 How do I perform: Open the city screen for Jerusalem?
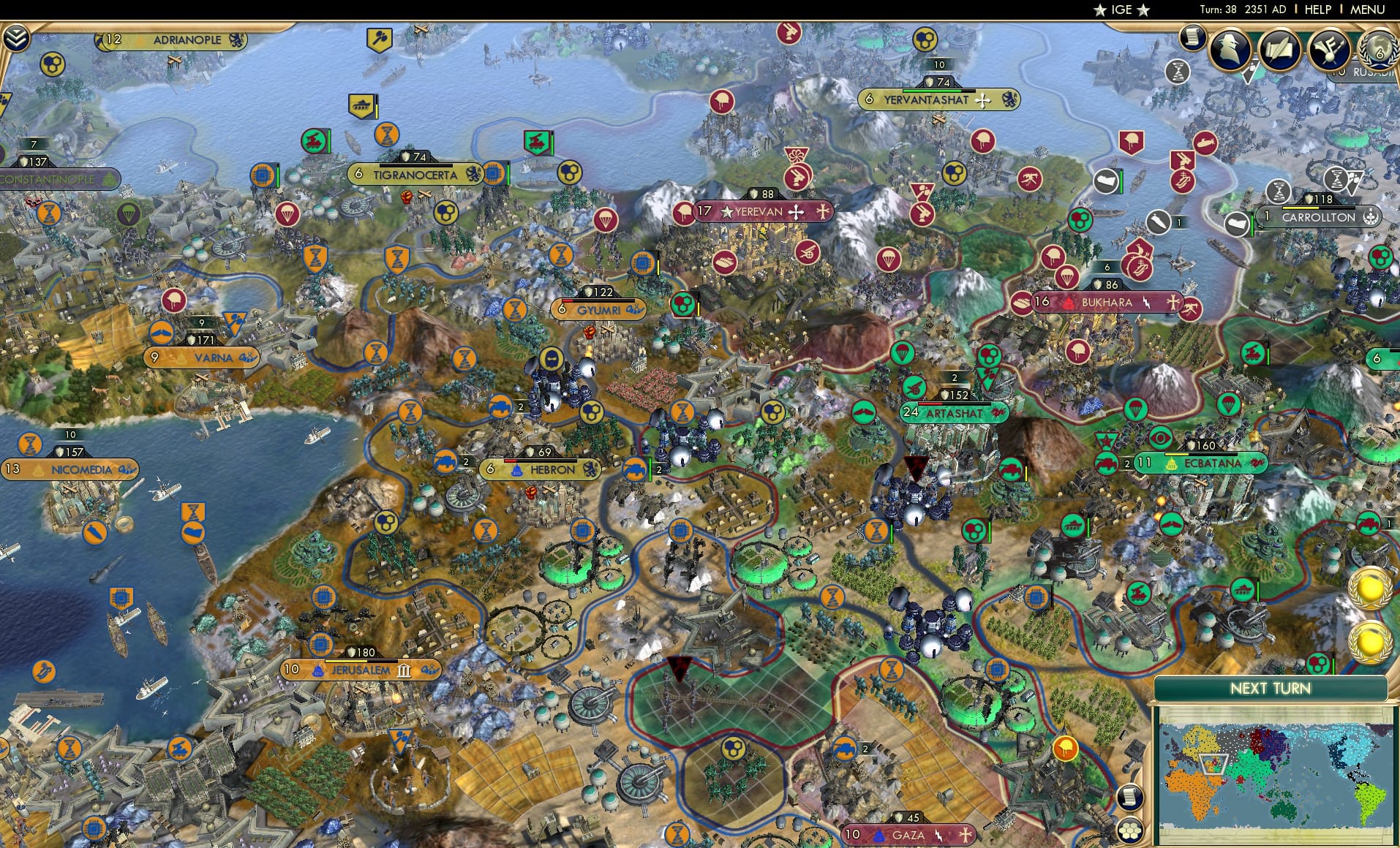click(362, 668)
